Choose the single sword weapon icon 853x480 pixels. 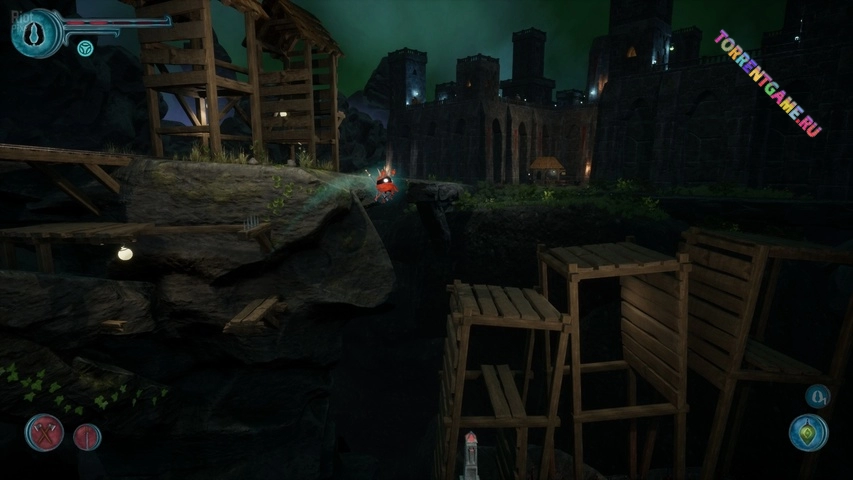(x=88, y=437)
